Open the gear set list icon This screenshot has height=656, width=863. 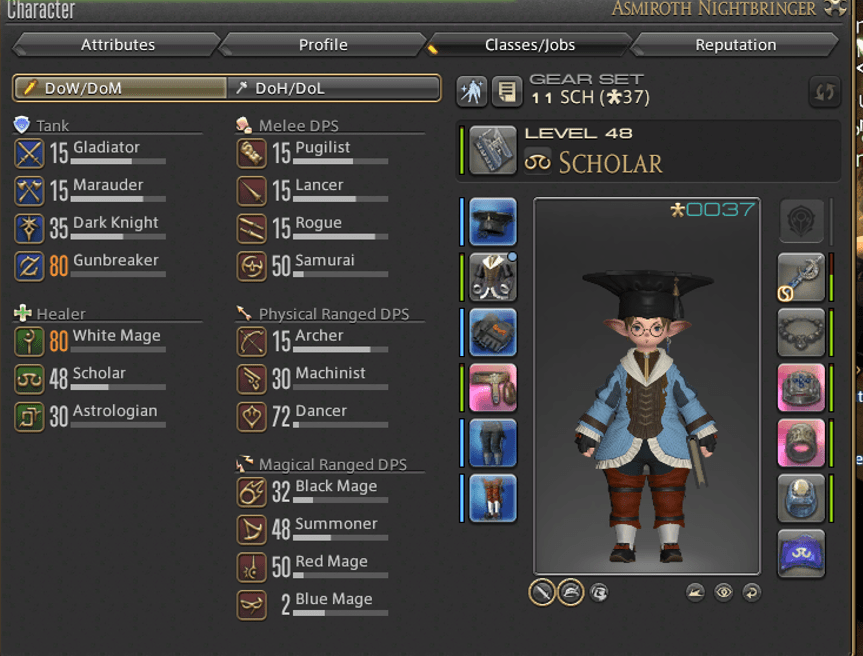tap(508, 92)
